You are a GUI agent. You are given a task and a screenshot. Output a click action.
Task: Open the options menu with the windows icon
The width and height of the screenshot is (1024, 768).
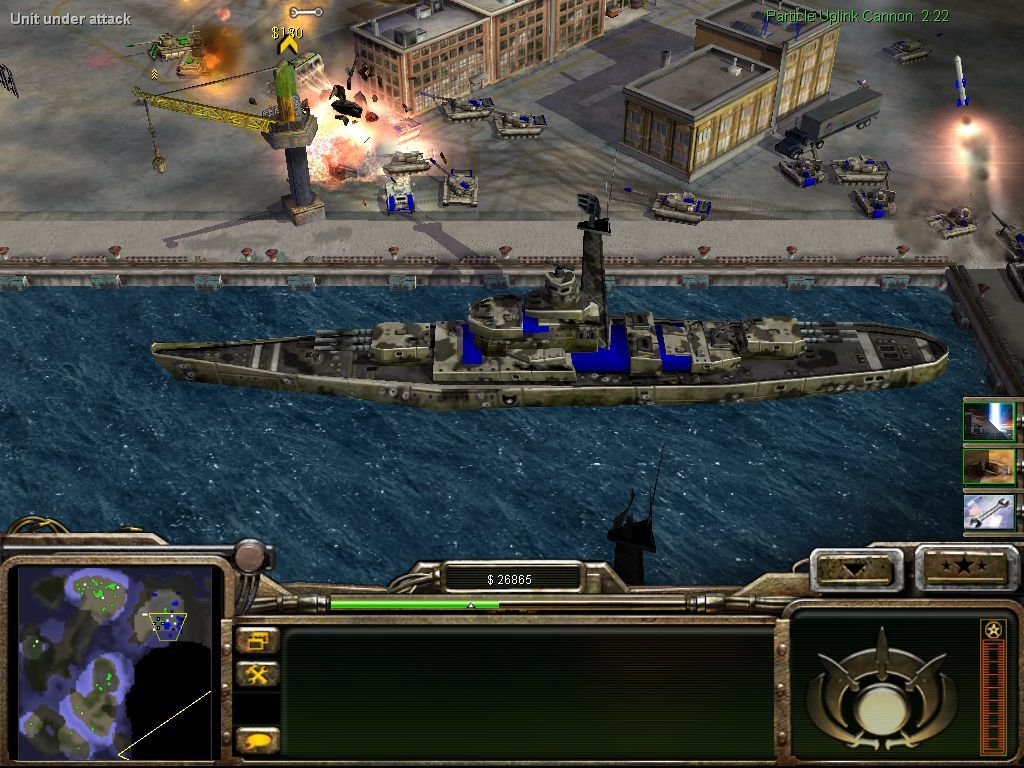pyautogui.click(x=258, y=641)
